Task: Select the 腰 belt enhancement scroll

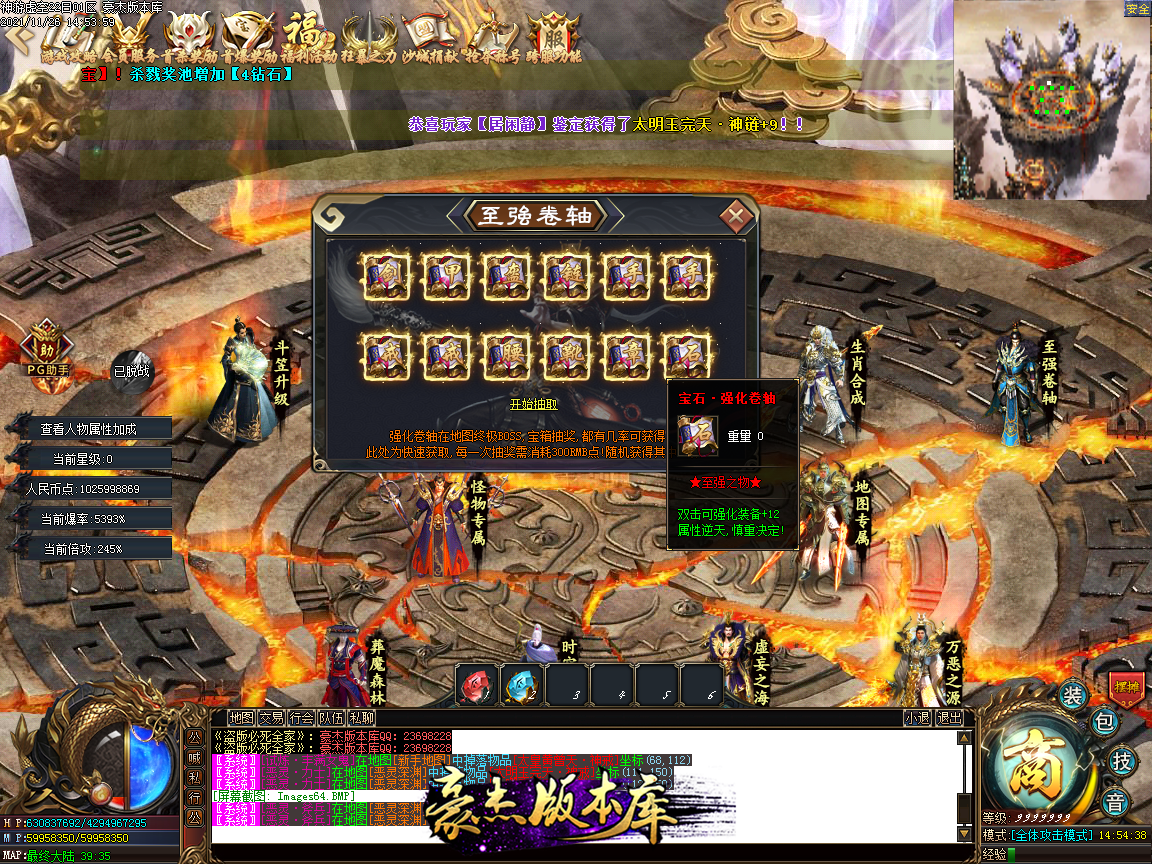Action: pyautogui.click(x=507, y=353)
